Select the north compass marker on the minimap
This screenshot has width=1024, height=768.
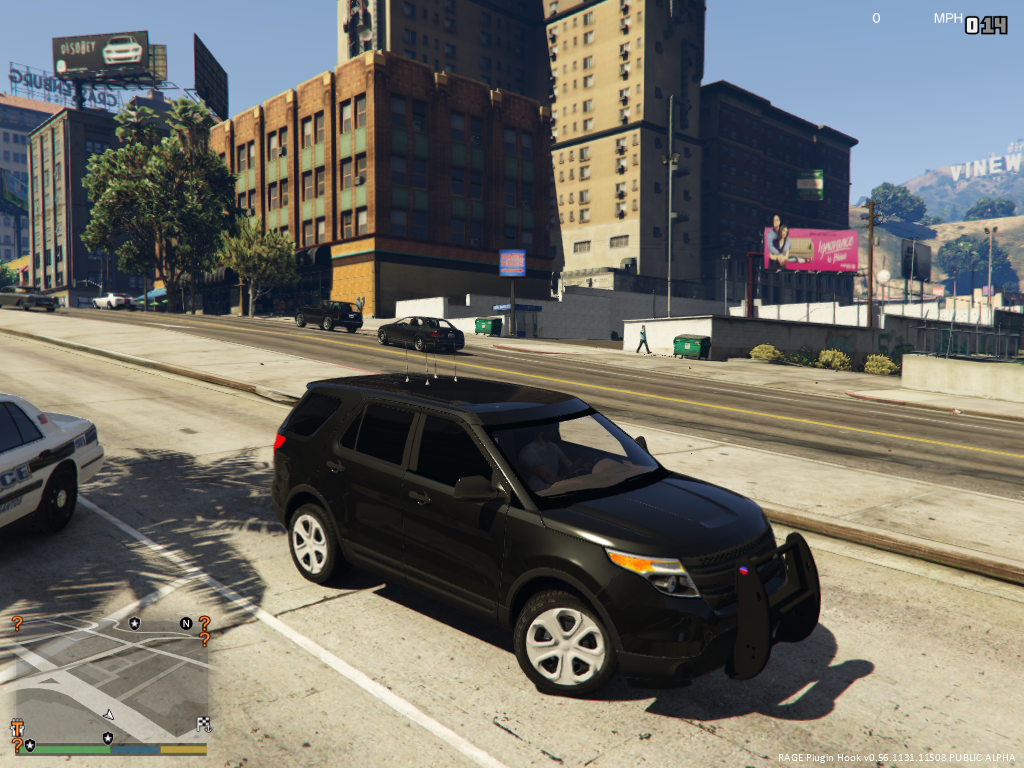186,623
